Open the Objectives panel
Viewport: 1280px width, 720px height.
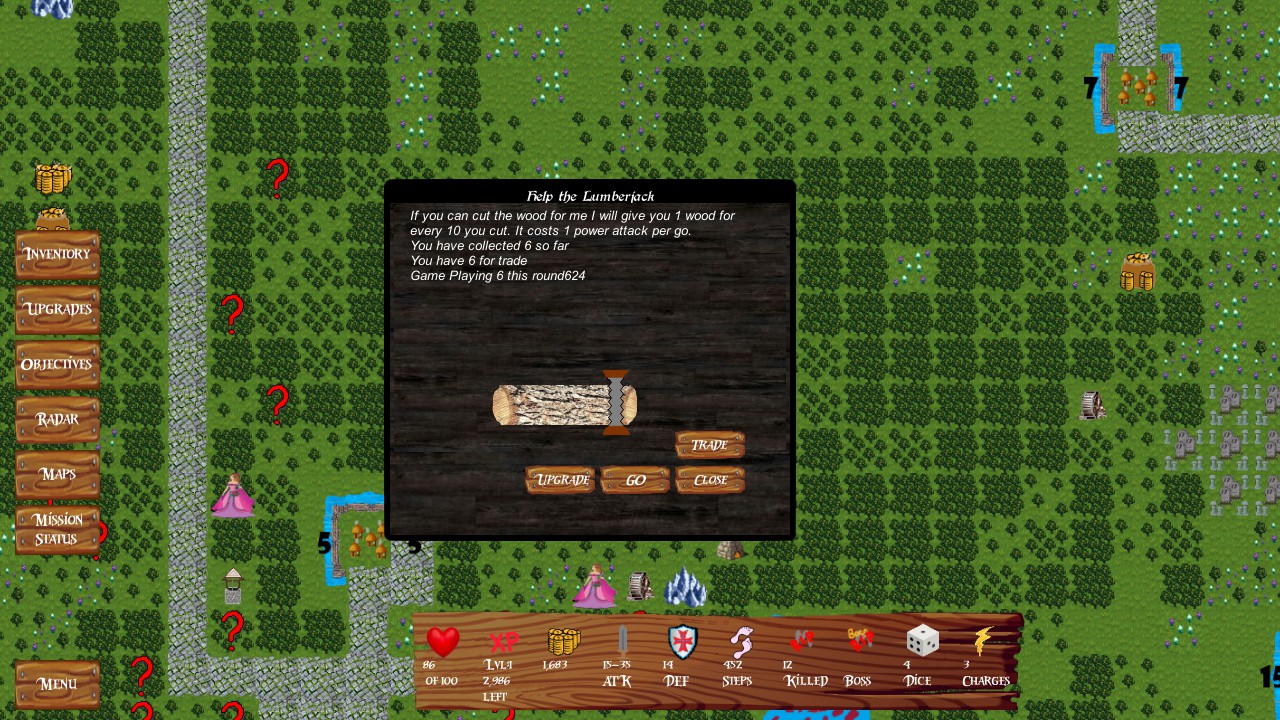click(x=57, y=364)
